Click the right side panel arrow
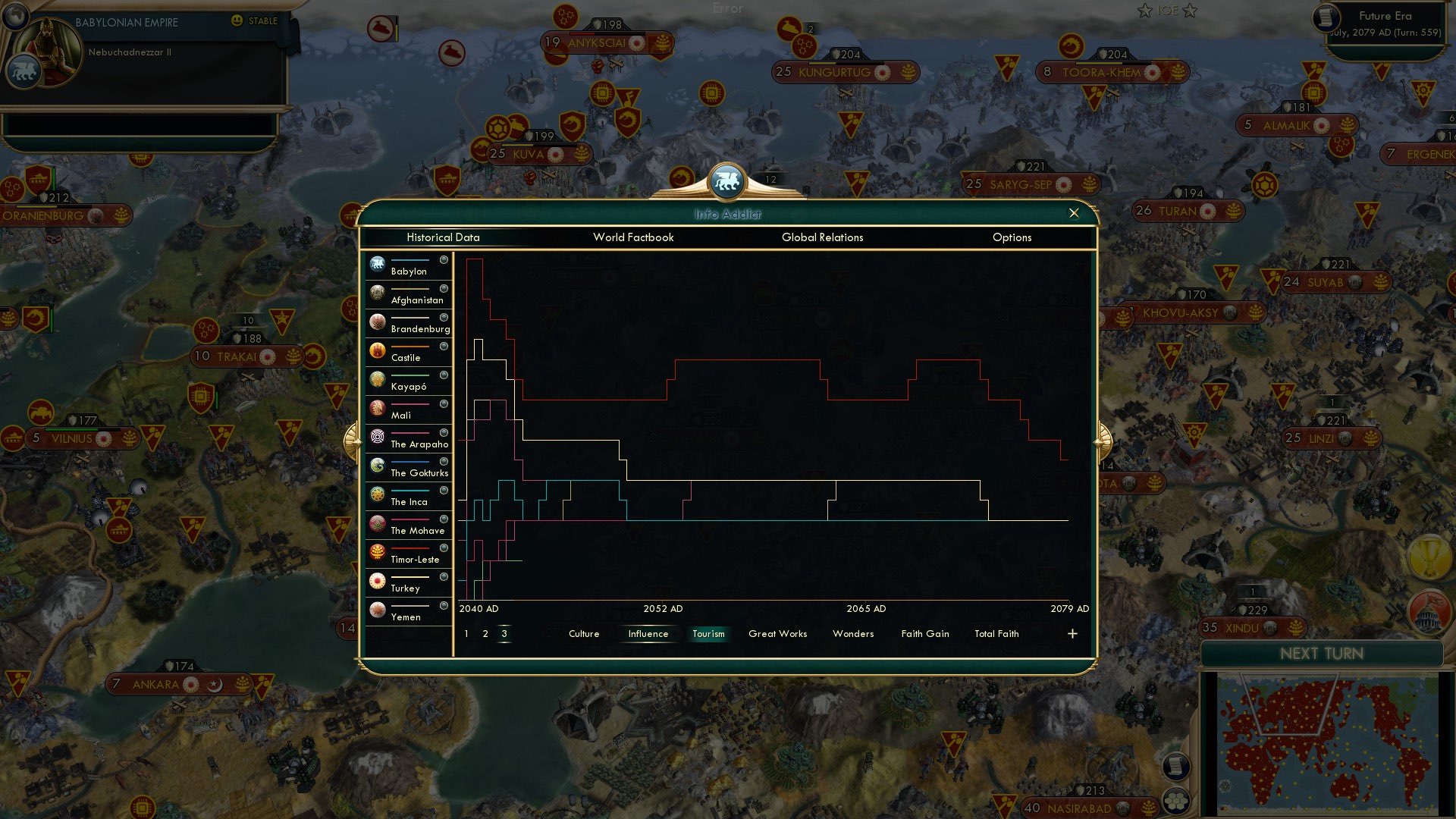The image size is (1456, 819). pyautogui.click(x=1103, y=442)
